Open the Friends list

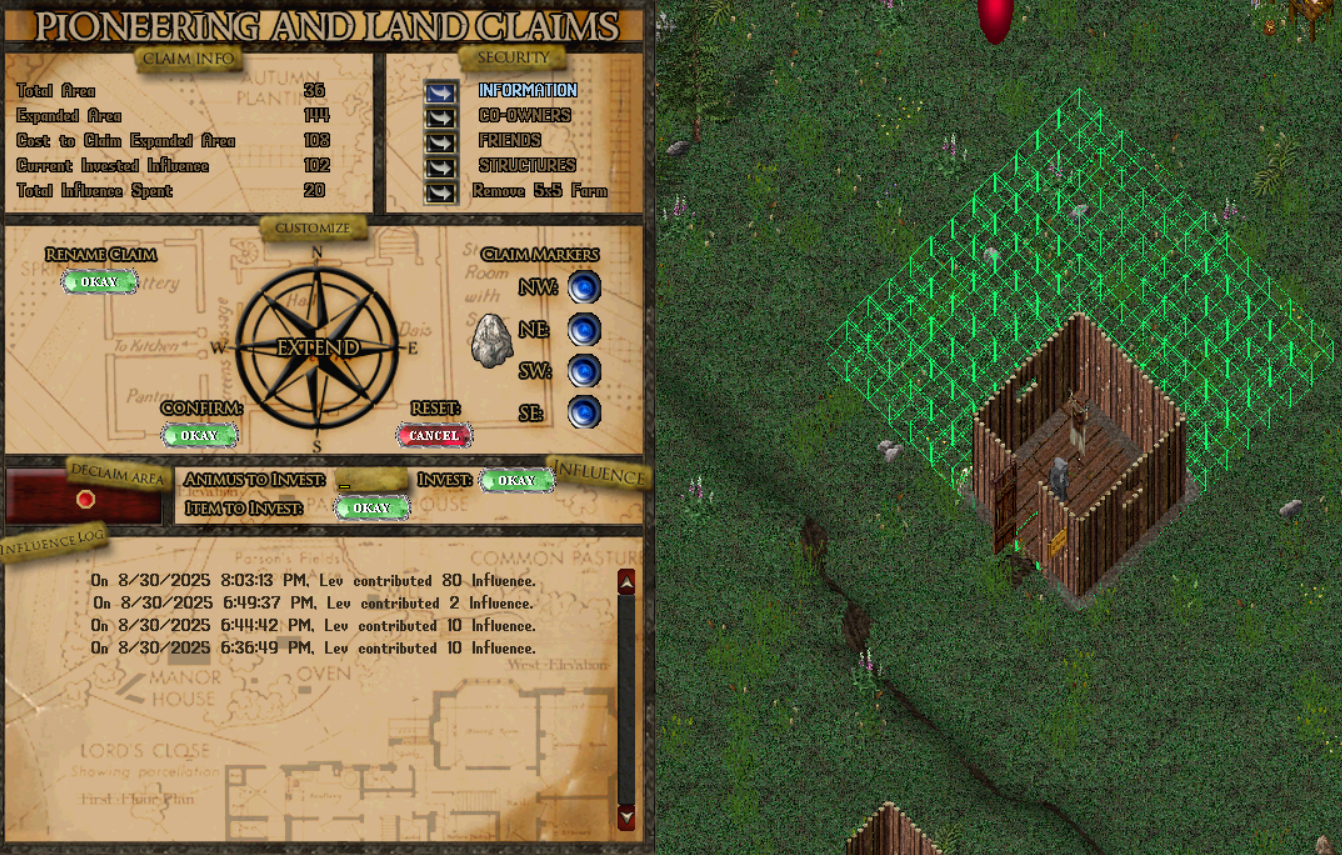click(441, 142)
